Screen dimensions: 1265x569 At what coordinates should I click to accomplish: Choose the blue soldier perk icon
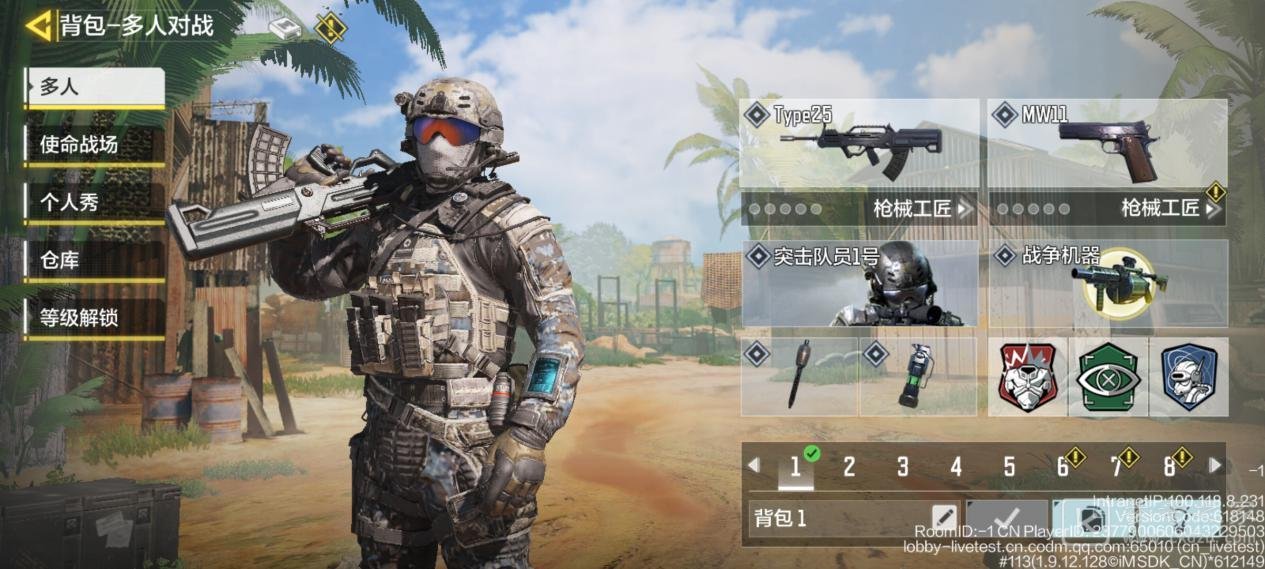(1188, 376)
